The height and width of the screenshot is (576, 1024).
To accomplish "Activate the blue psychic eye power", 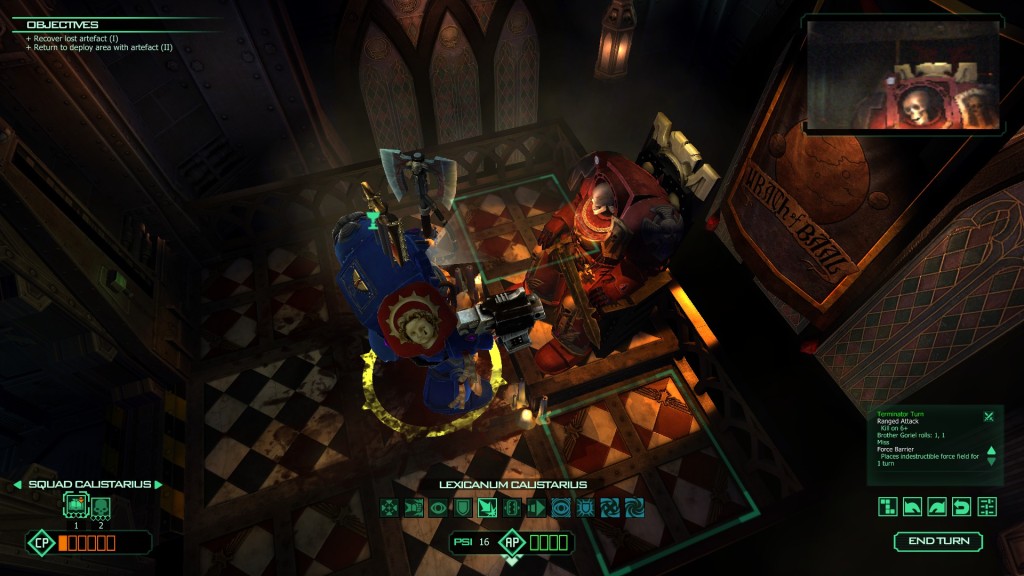I will pyautogui.click(x=561, y=507).
